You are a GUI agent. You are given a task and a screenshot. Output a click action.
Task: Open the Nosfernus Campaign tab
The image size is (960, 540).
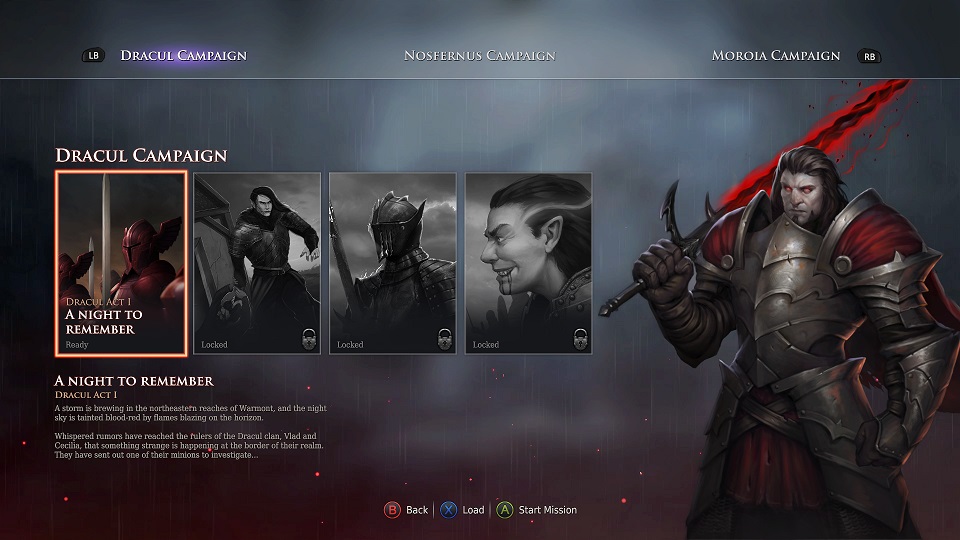pyautogui.click(x=479, y=55)
